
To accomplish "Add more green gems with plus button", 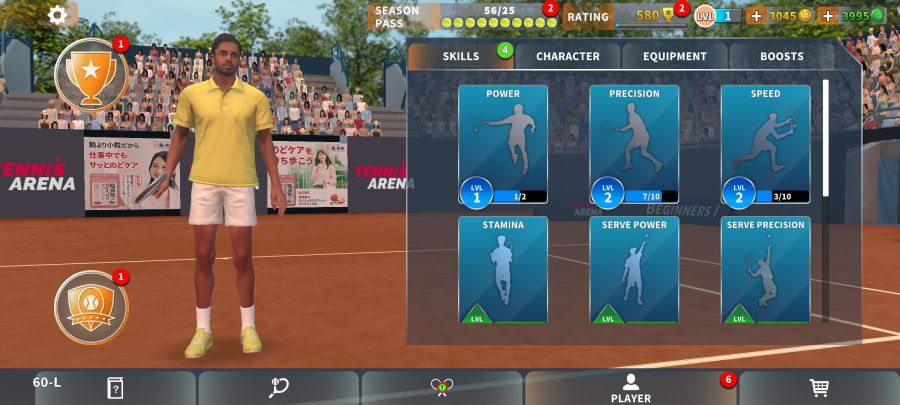I will [827, 15].
